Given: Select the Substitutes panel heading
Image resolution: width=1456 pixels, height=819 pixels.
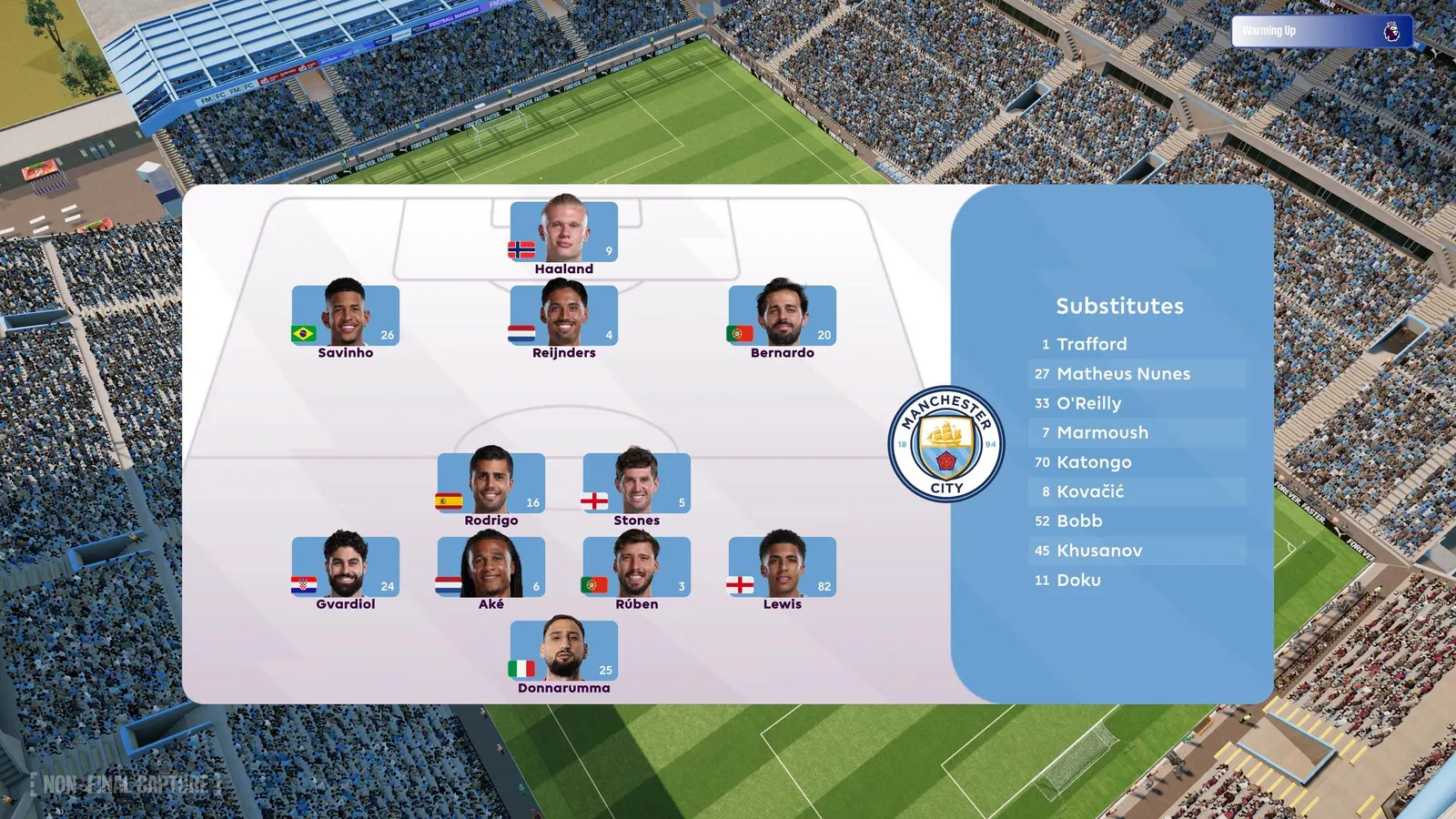Looking at the screenshot, I should point(1118,307).
